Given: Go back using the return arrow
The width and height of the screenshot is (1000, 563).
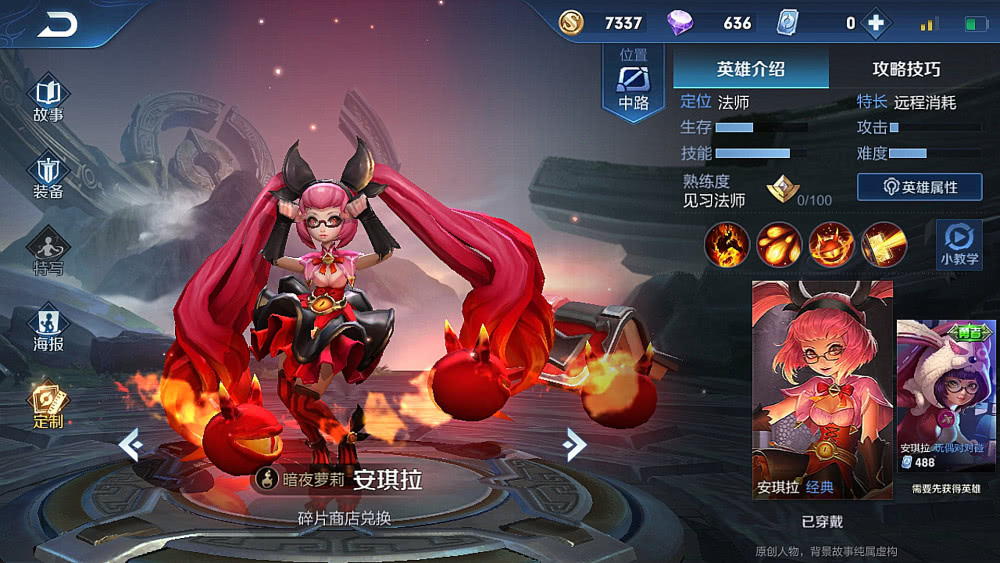Looking at the screenshot, I should [x=57, y=24].
